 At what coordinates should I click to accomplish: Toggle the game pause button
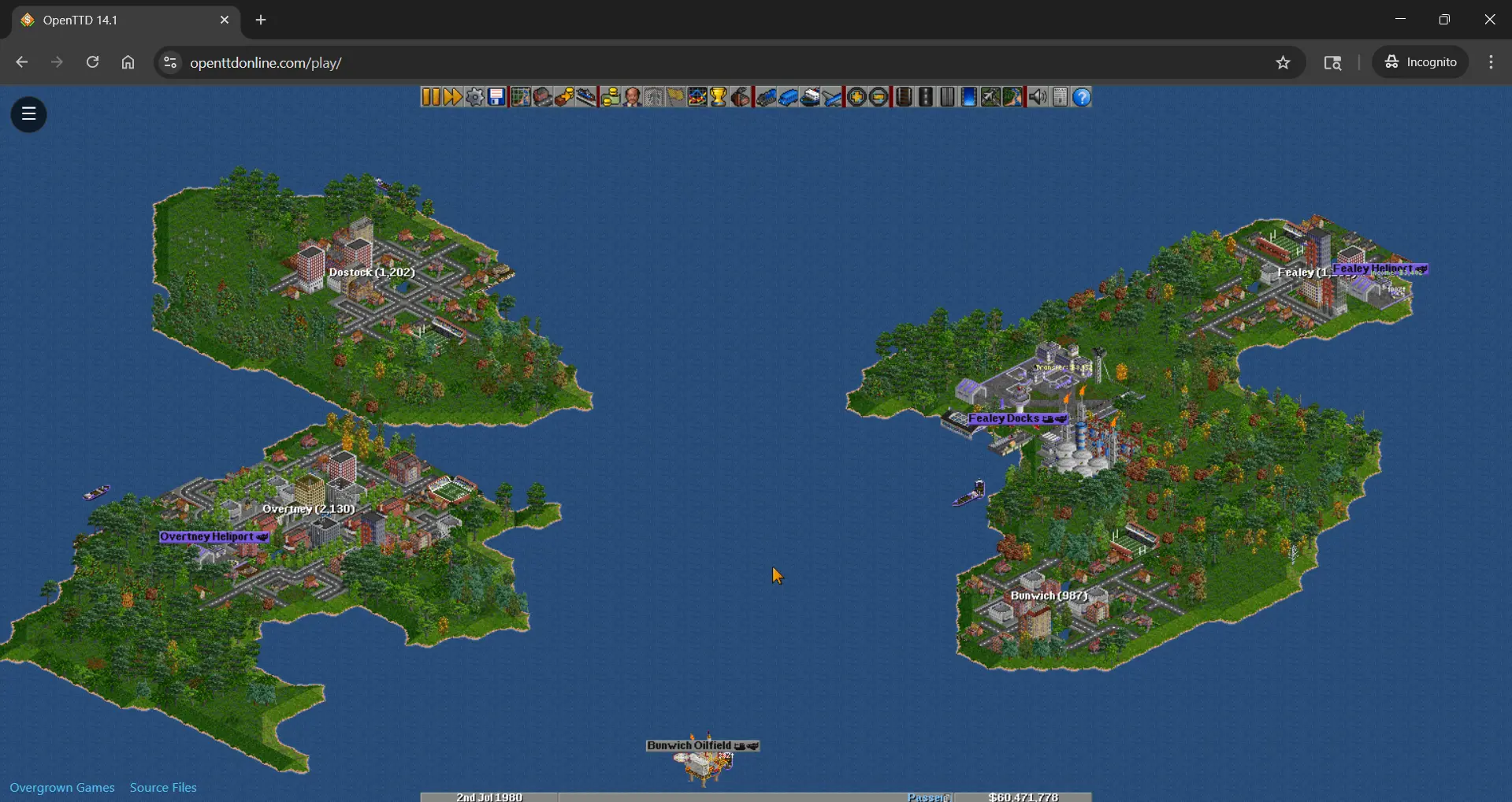tap(430, 96)
